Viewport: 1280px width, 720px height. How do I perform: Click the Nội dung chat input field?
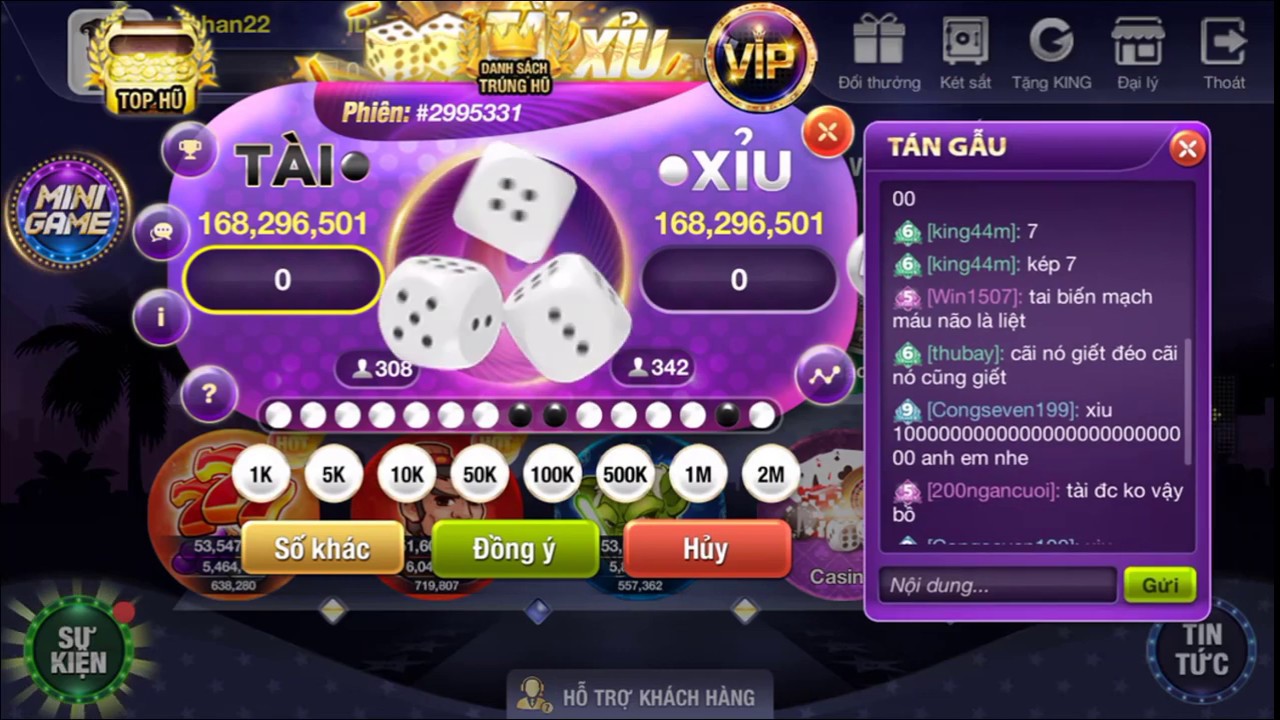click(997, 585)
